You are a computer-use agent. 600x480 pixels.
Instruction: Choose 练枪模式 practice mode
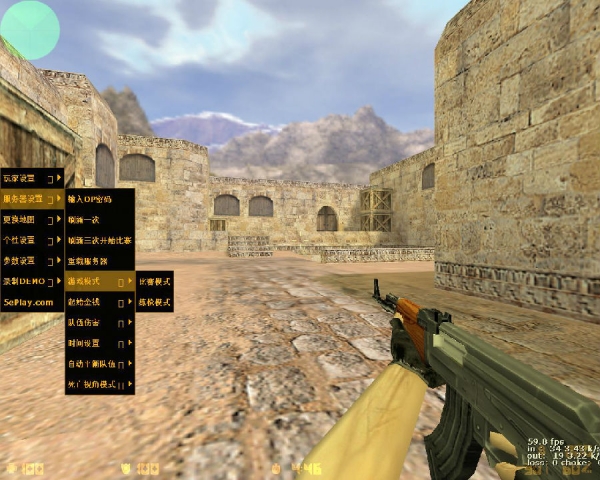pyautogui.click(x=154, y=301)
